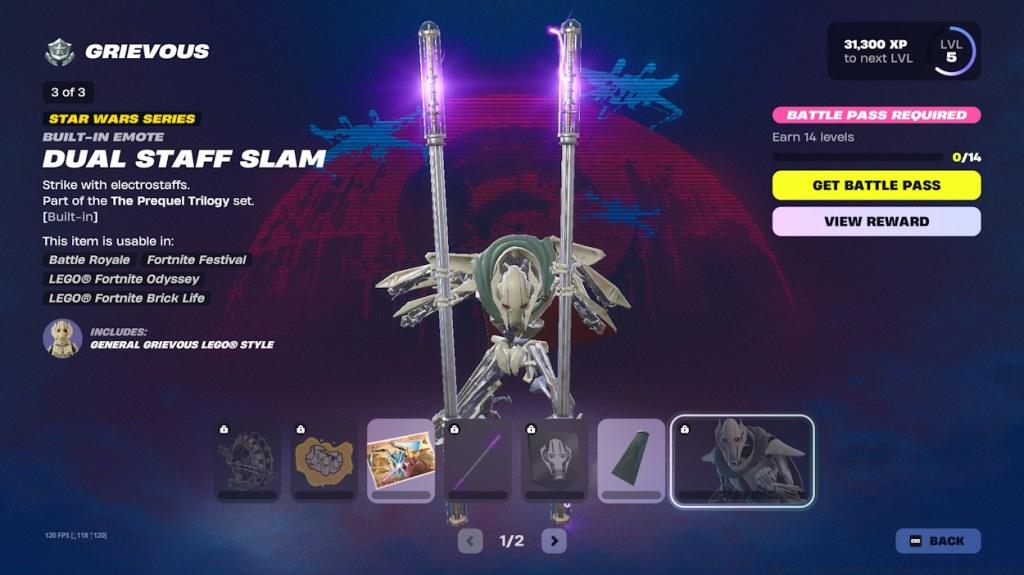Click the Get Battle Pass button
This screenshot has height=575, width=1024.
point(876,185)
